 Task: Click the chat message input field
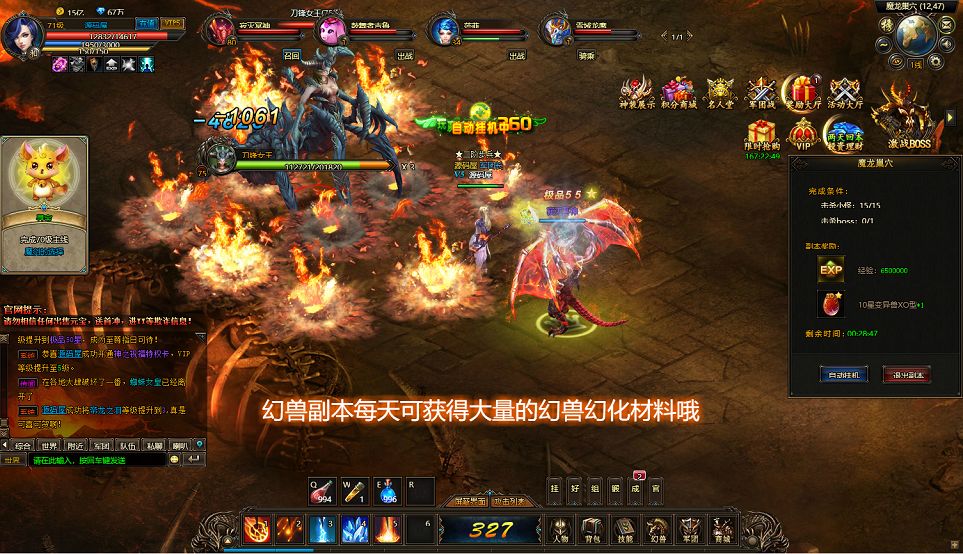[95, 460]
